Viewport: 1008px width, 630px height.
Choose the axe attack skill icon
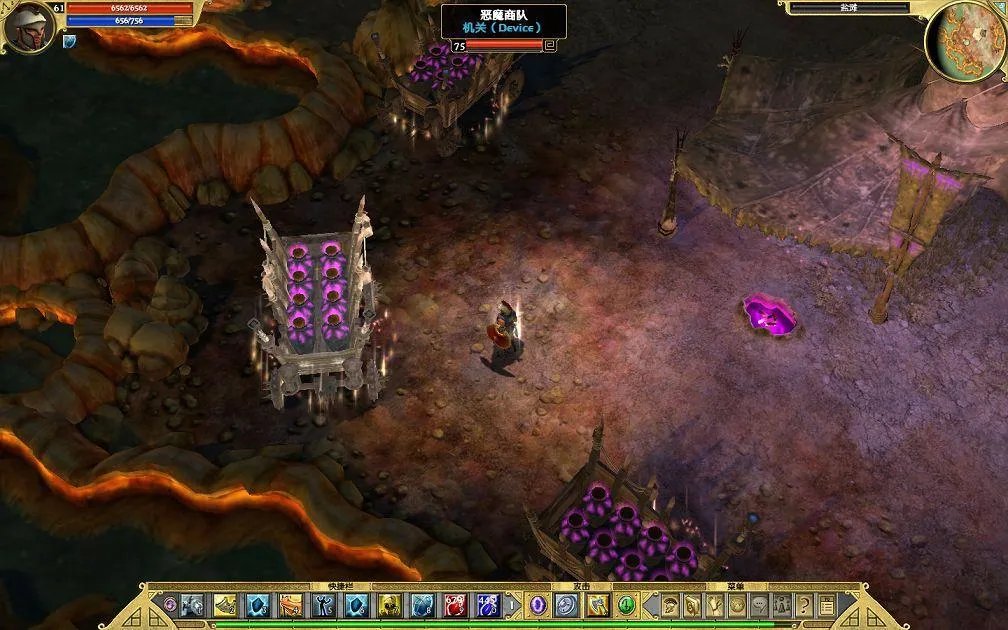pos(597,605)
